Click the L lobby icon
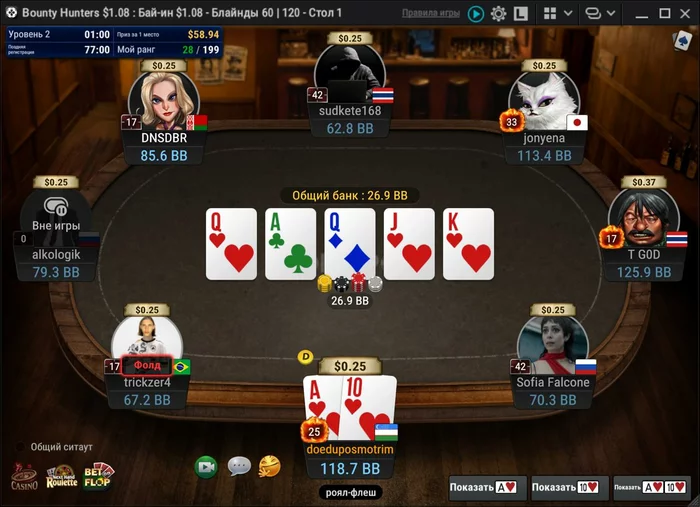This screenshot has width=700, height=507. pyautogui.click(x=521, y=14)
